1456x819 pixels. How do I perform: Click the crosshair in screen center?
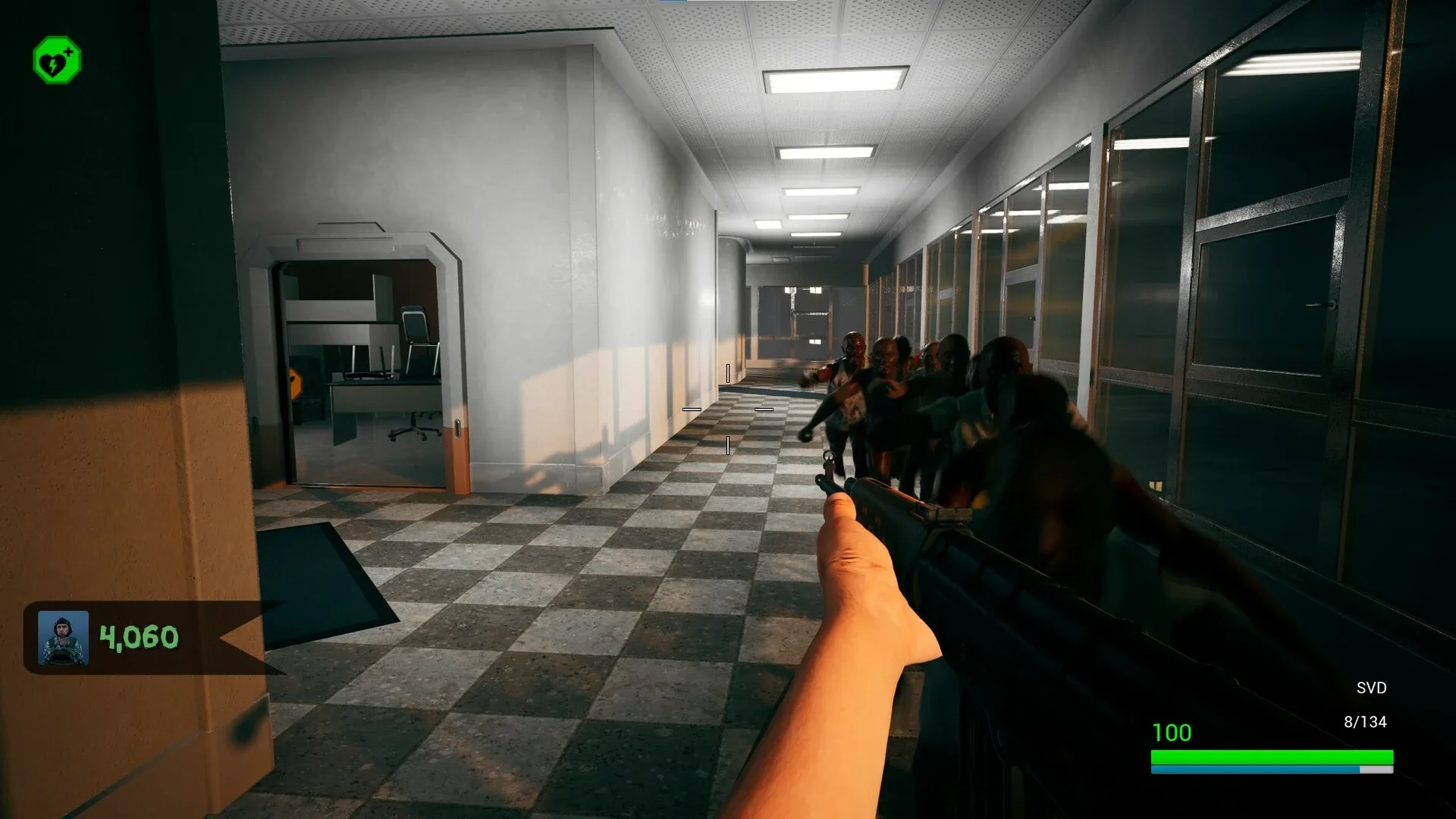(x=726, y=410)
